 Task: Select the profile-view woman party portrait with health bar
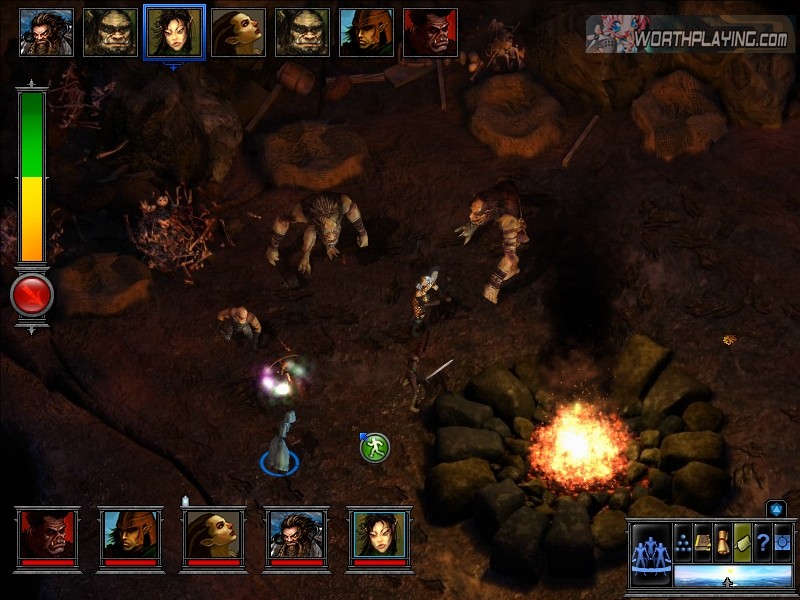point(214,537)
